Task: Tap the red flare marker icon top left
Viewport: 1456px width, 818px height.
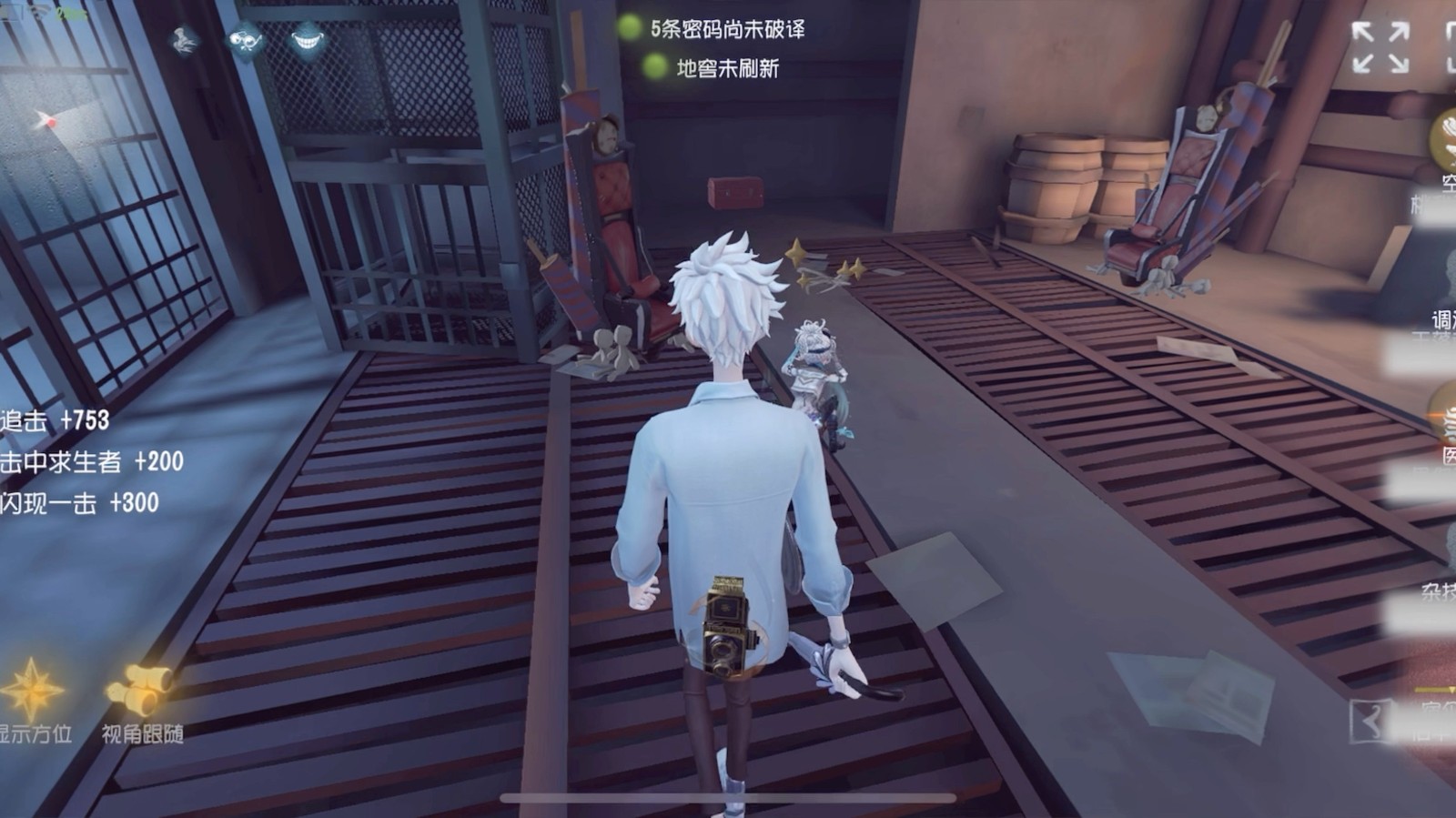Action: click(x=50, y=121)
